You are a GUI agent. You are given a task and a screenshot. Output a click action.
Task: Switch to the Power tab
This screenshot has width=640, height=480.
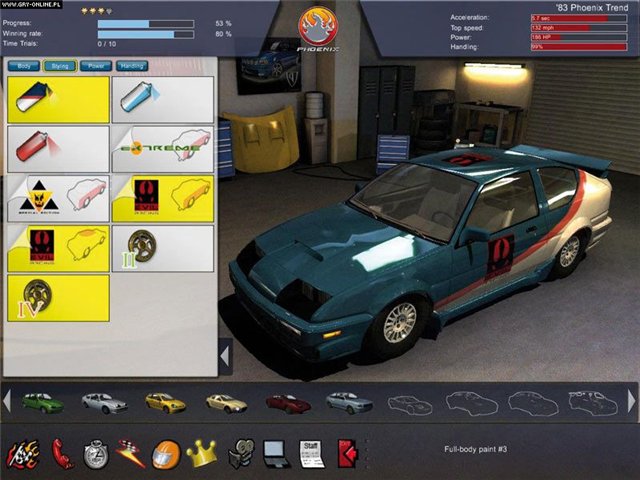[97, 66]
